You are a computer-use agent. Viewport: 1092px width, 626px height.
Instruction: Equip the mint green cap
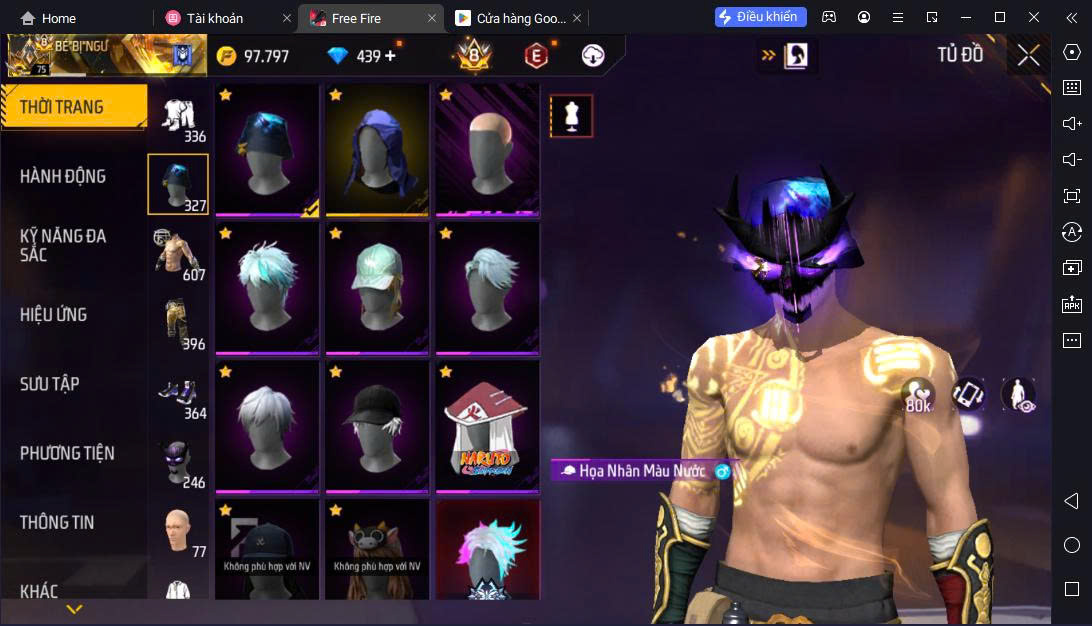[377, 287]
